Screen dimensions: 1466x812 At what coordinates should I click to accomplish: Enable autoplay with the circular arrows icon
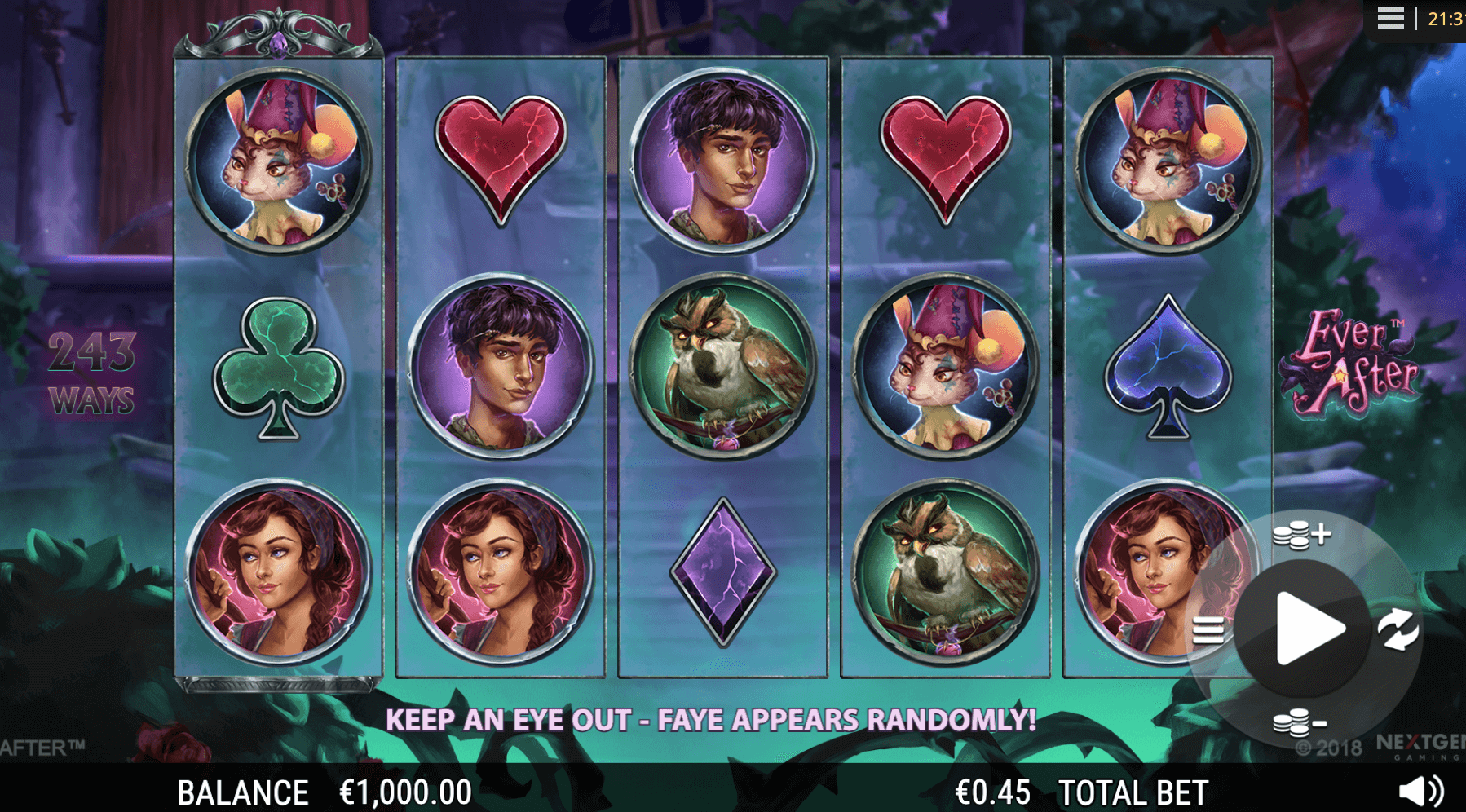pos(1398,629)
